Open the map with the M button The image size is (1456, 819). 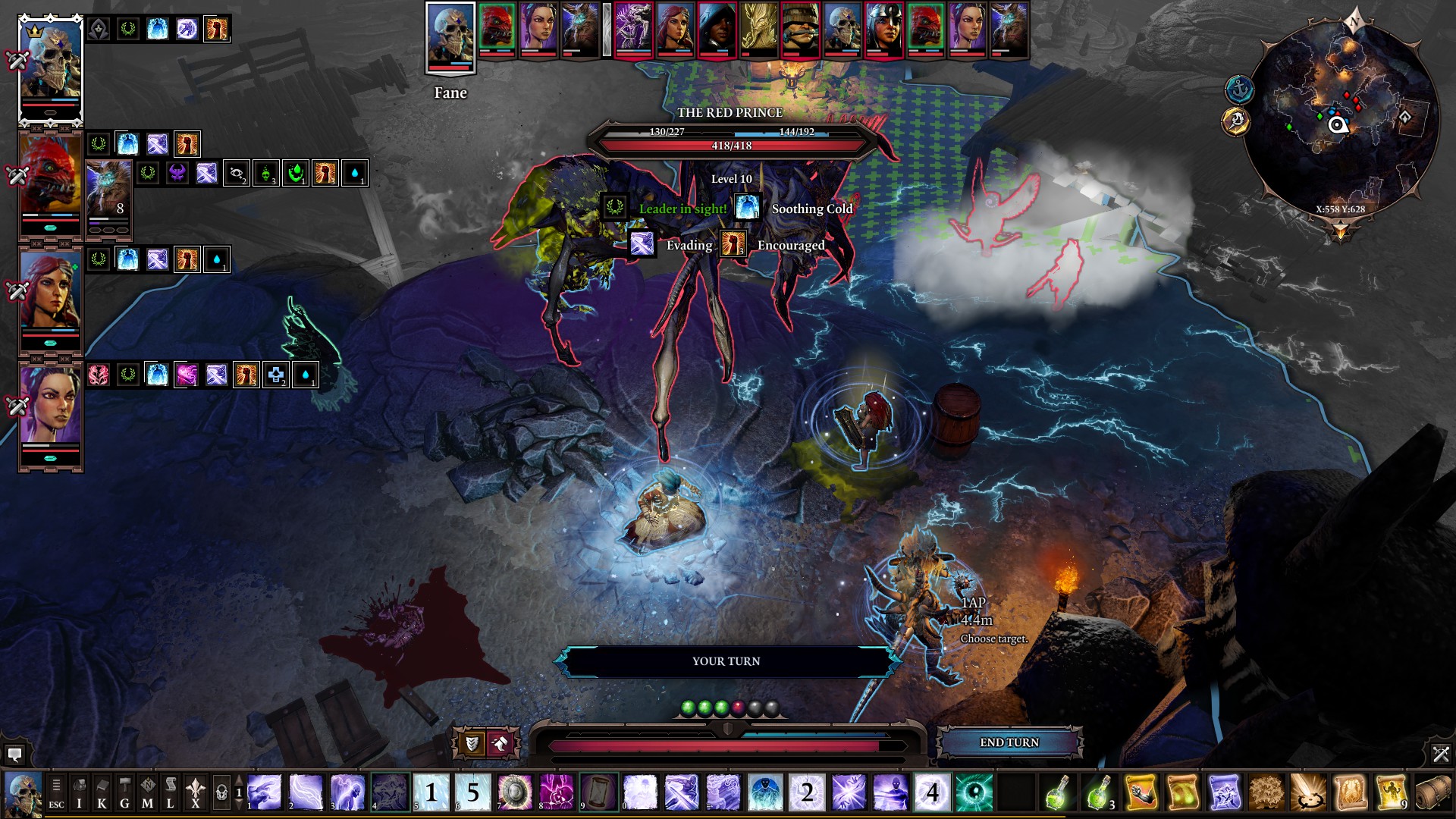(x=147, y=793)
